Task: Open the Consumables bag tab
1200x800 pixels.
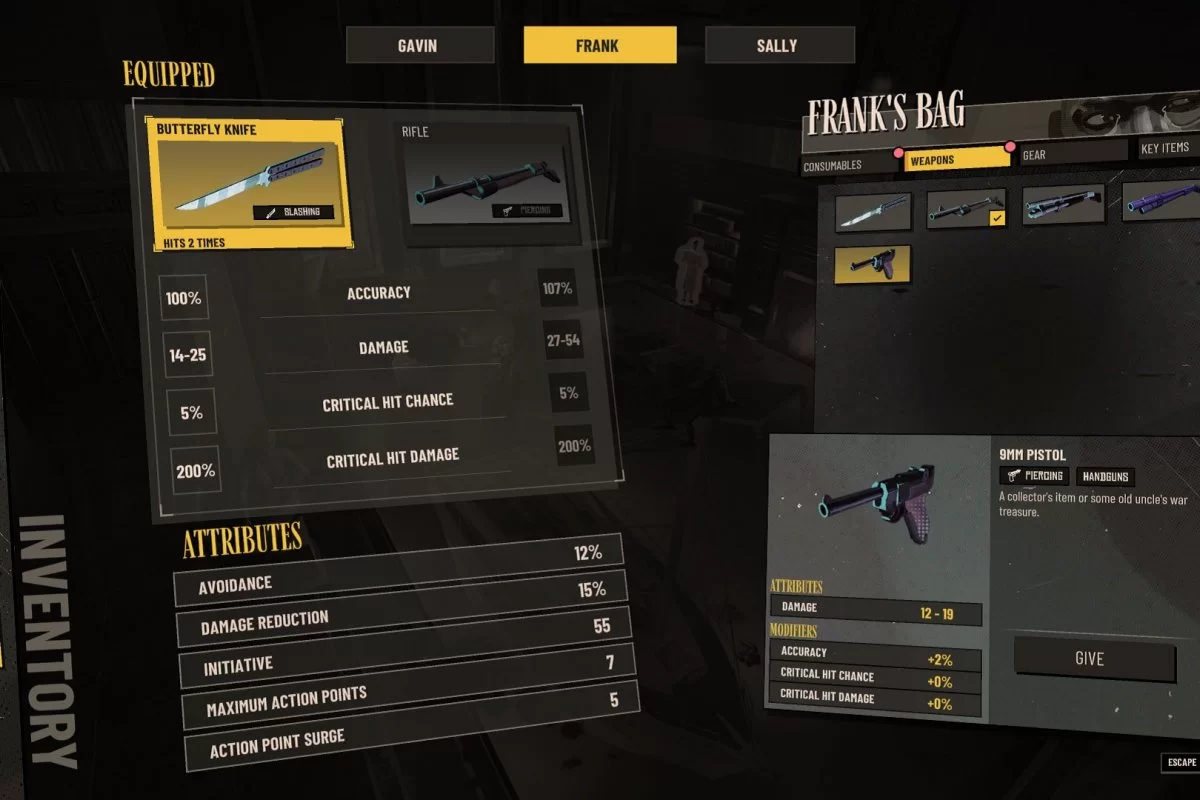Action: pyautogui.click(x=846, y=165)
